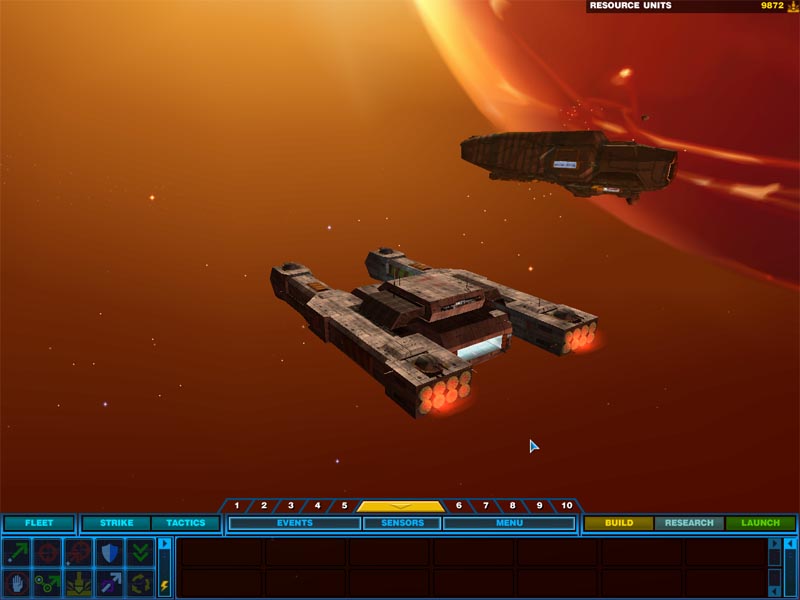Select the Strike tab
Viewport: 800px width, 600px height.
(116, 523)
